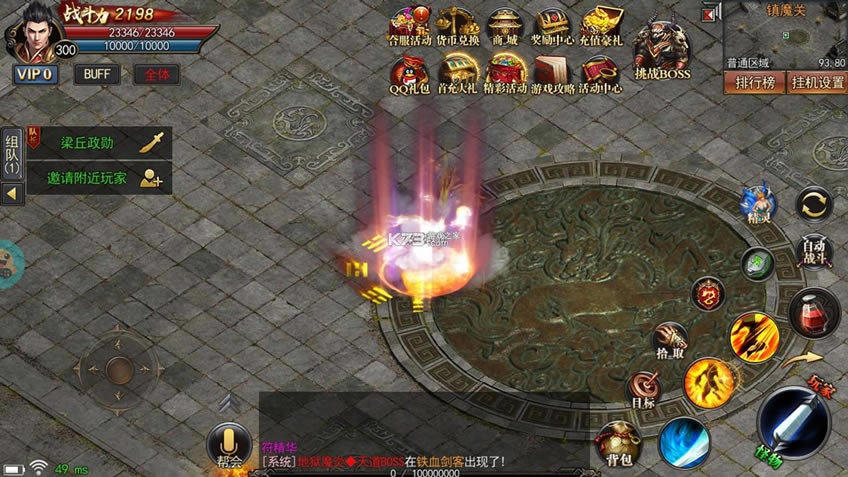Claim the 首充大礼 first-recharge gift
This screenshot has height=477, width=848.
click(456, 75)
